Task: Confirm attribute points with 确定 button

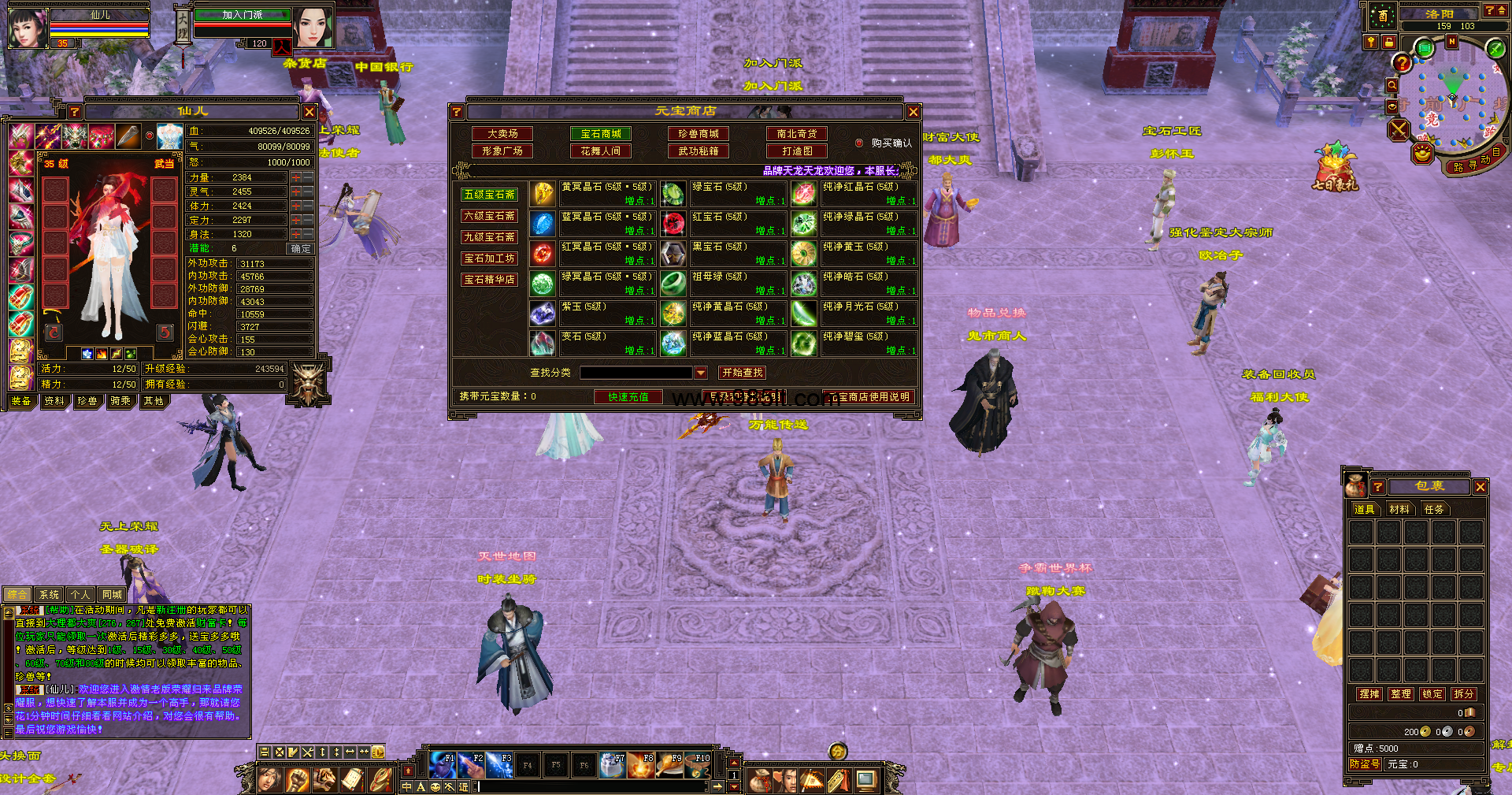Action: 300,249
